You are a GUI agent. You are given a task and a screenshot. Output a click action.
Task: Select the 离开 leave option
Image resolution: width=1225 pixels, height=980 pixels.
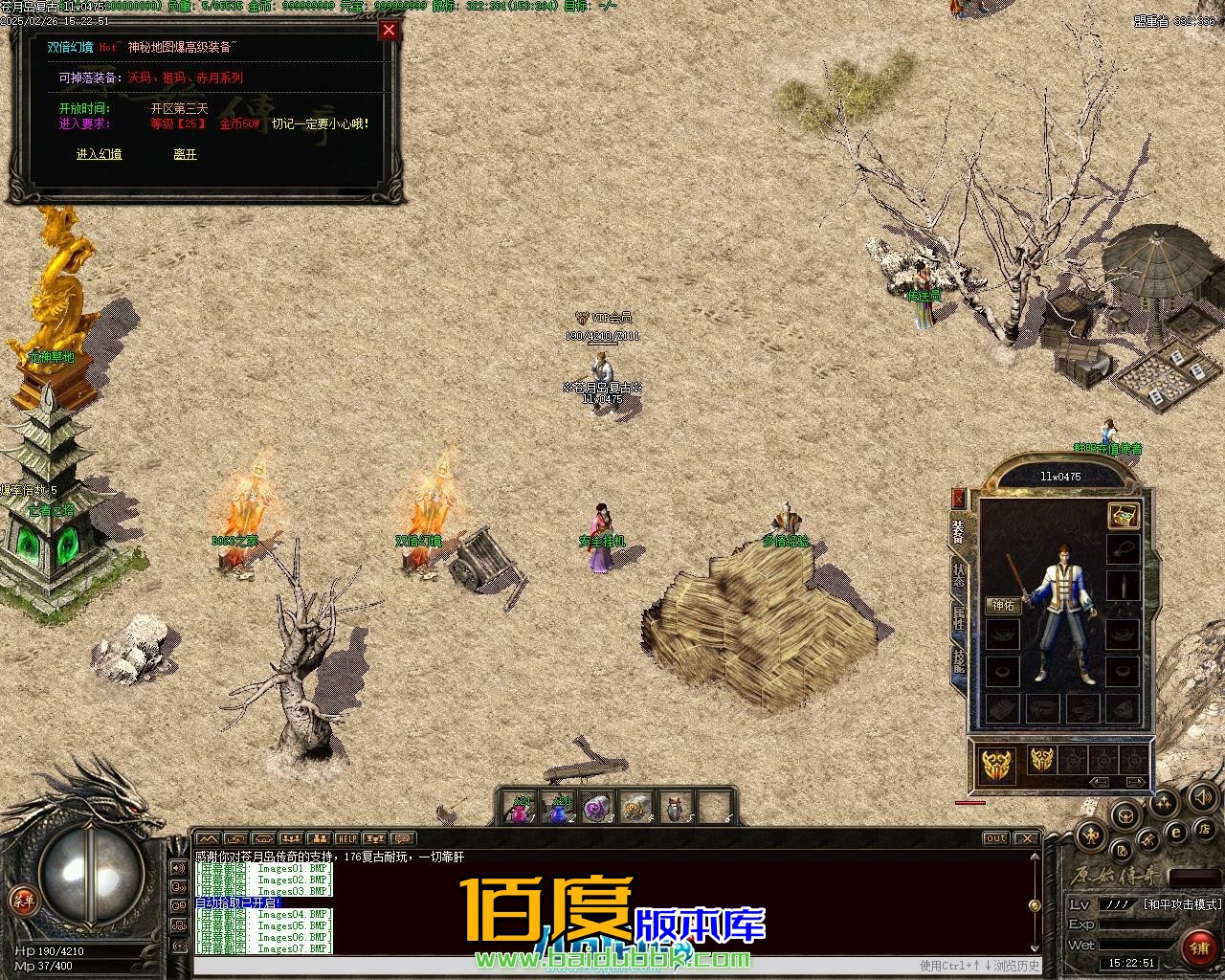pos(185,154)
